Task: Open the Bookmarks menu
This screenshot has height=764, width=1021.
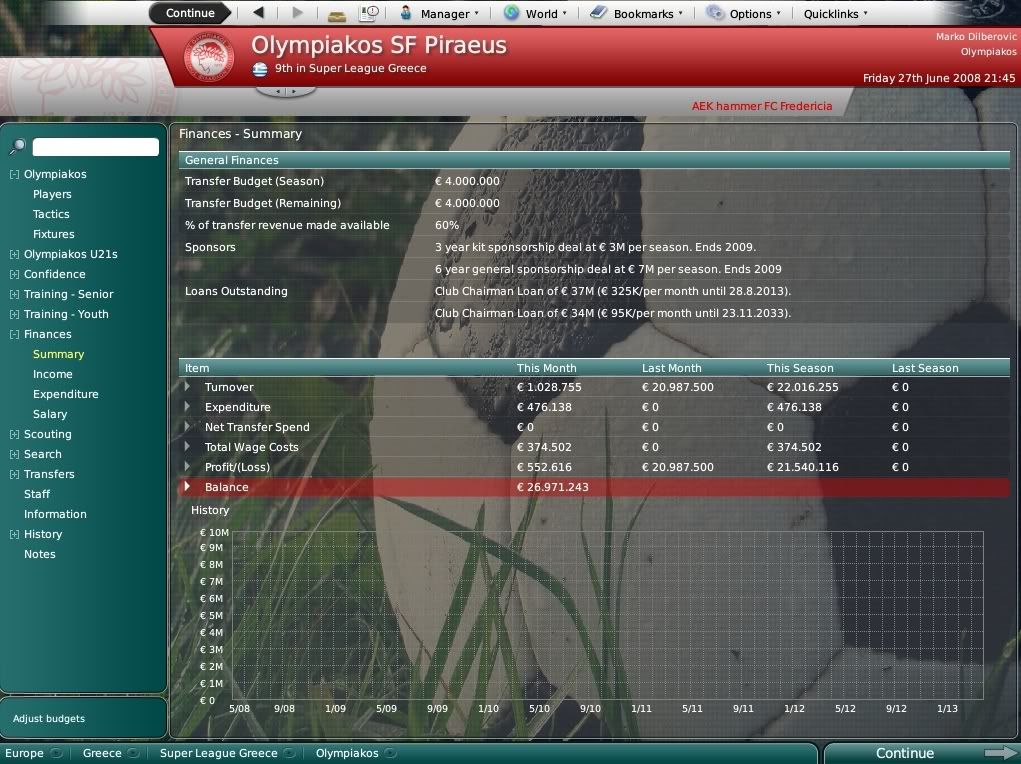Action: click(x=637, y=14)
